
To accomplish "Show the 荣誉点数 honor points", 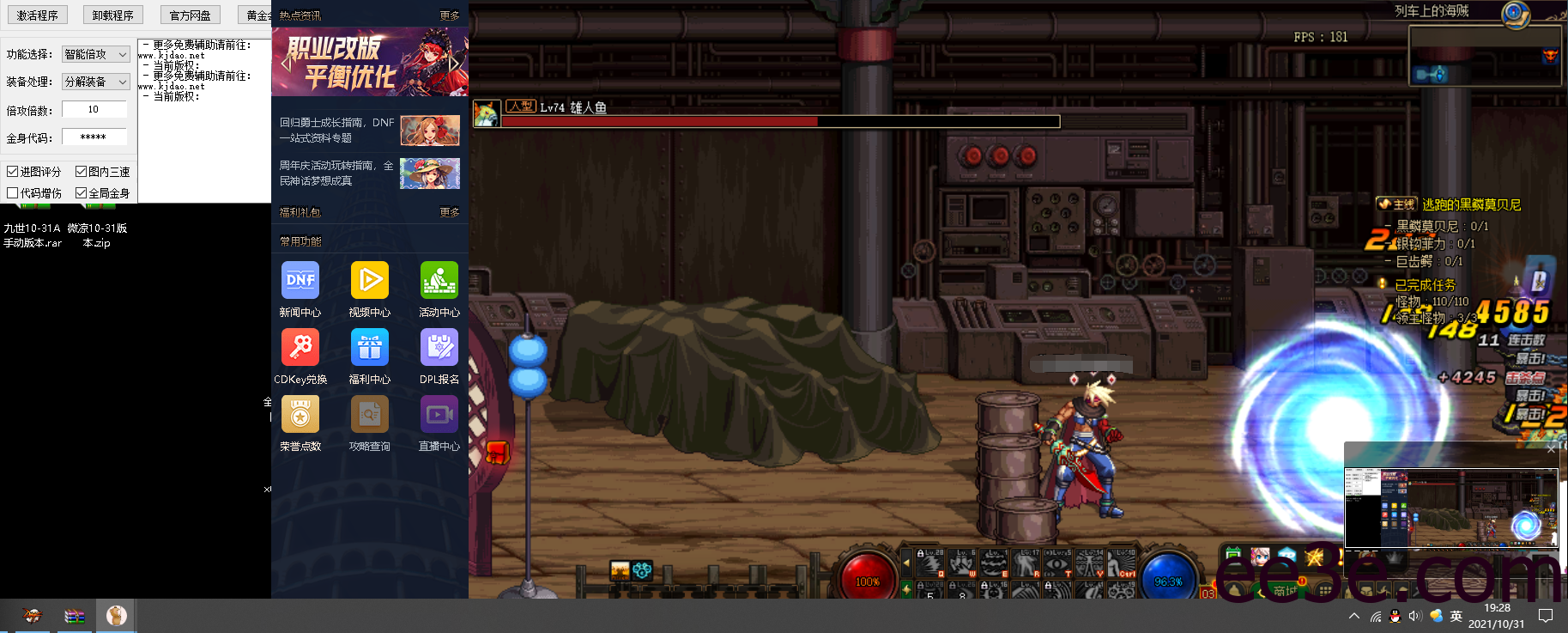I will 300,415.
